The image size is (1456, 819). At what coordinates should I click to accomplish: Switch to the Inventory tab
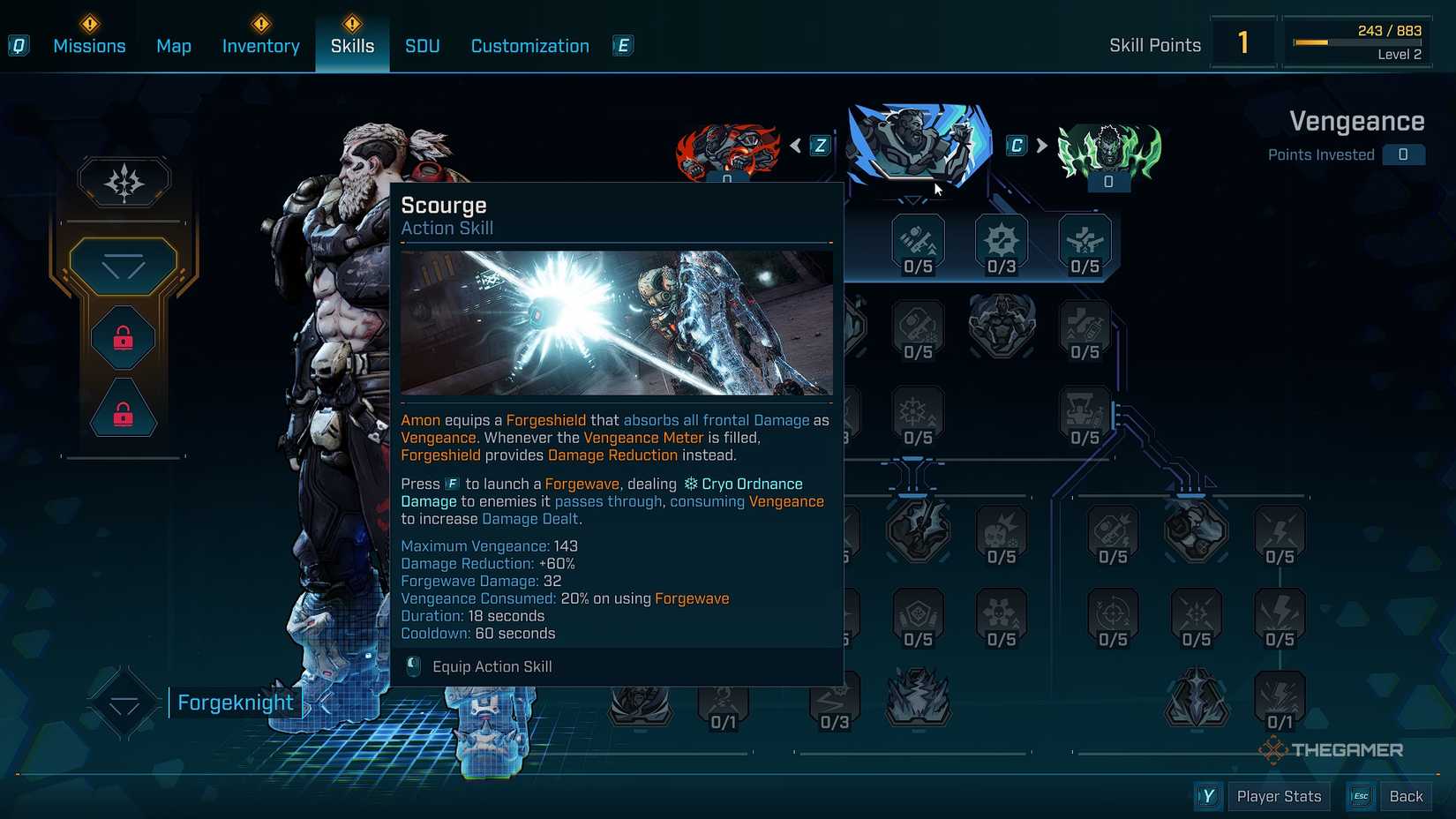(x=260, y=45)
